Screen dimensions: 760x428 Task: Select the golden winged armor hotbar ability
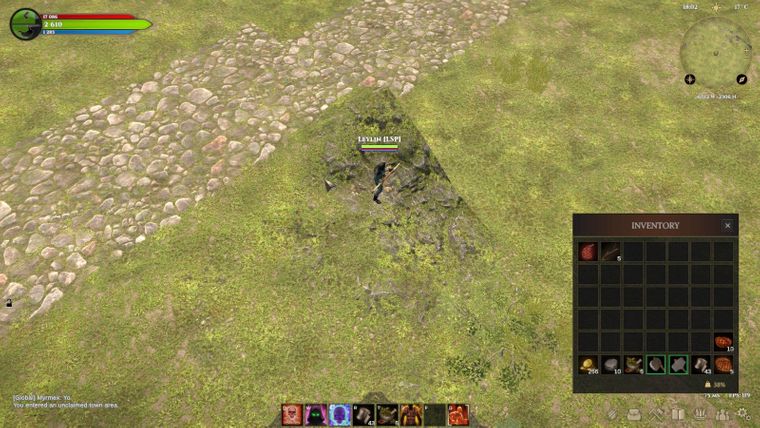coord(411,415)
